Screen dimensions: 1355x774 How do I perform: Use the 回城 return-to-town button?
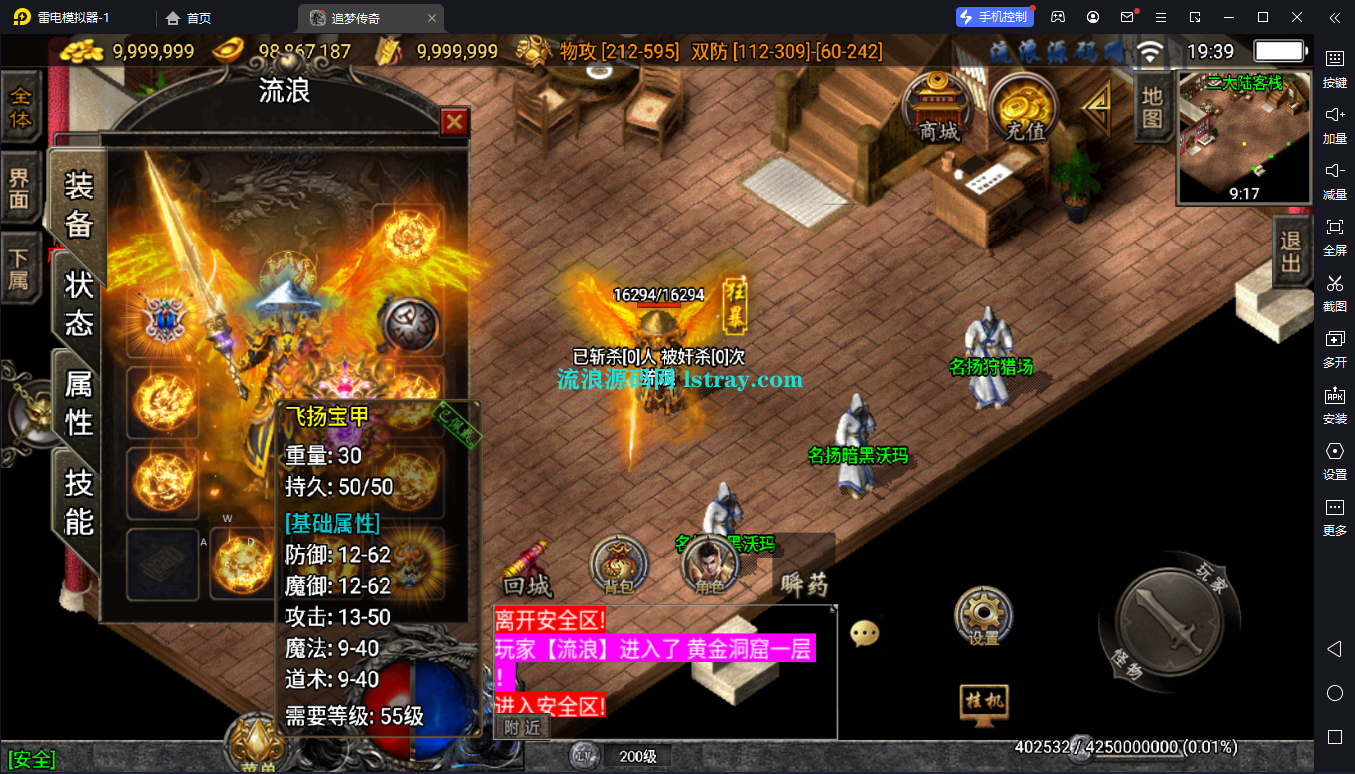pos(527,571)
